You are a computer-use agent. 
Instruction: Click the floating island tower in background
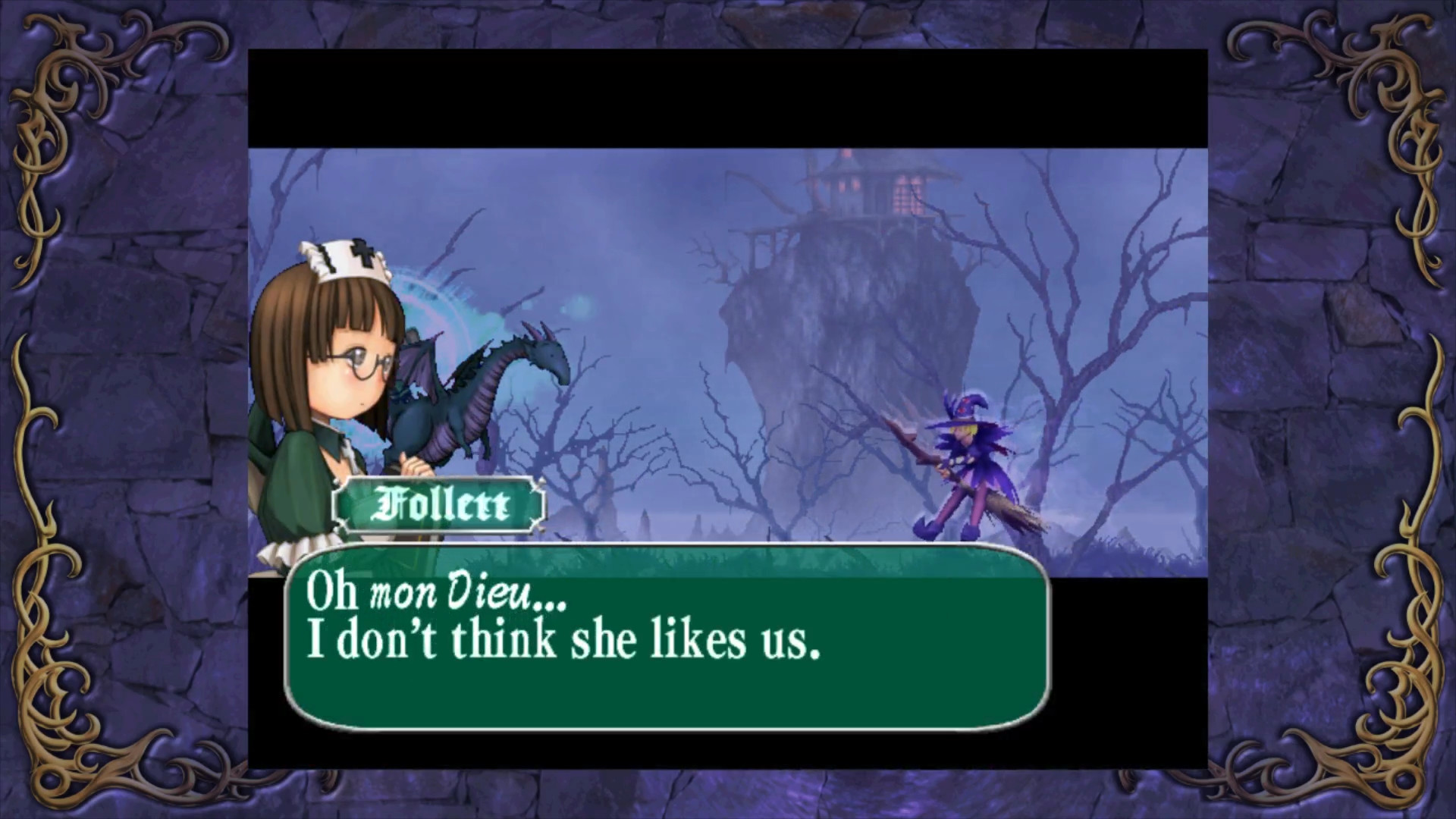864,190
